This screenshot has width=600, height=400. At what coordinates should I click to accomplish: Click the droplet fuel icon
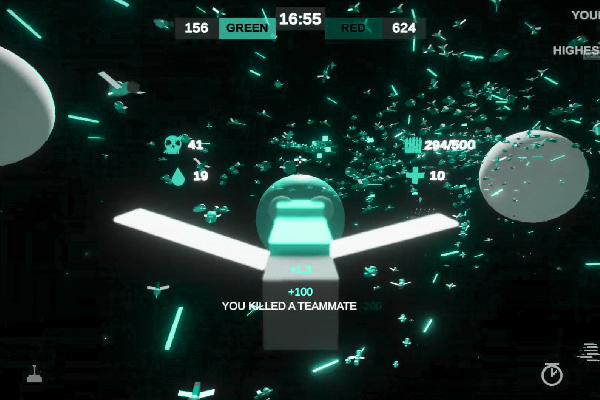(177, 177)
